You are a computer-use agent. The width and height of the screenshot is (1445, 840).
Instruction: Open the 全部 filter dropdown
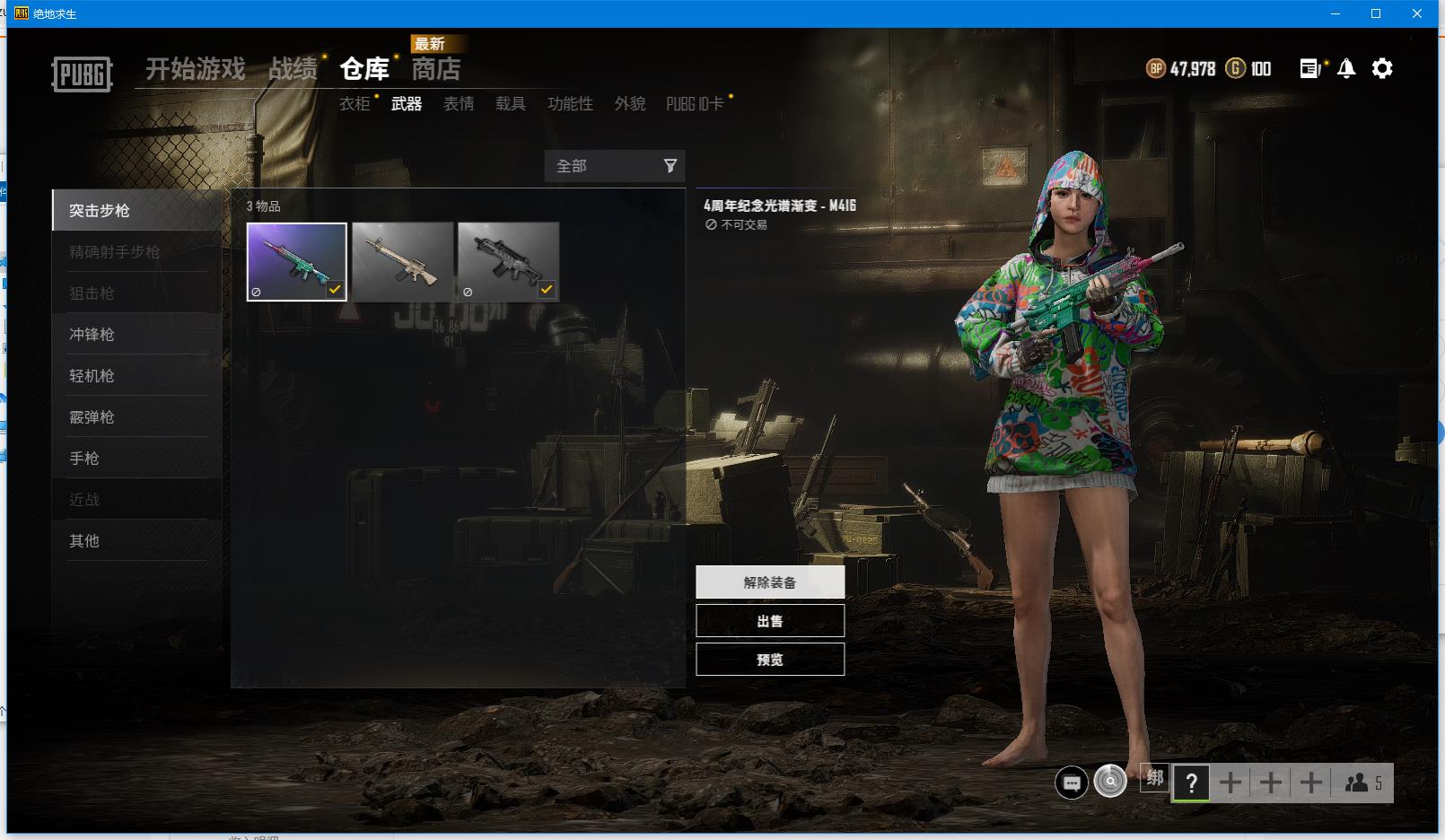pyautogui.click(x=615, y=166)
